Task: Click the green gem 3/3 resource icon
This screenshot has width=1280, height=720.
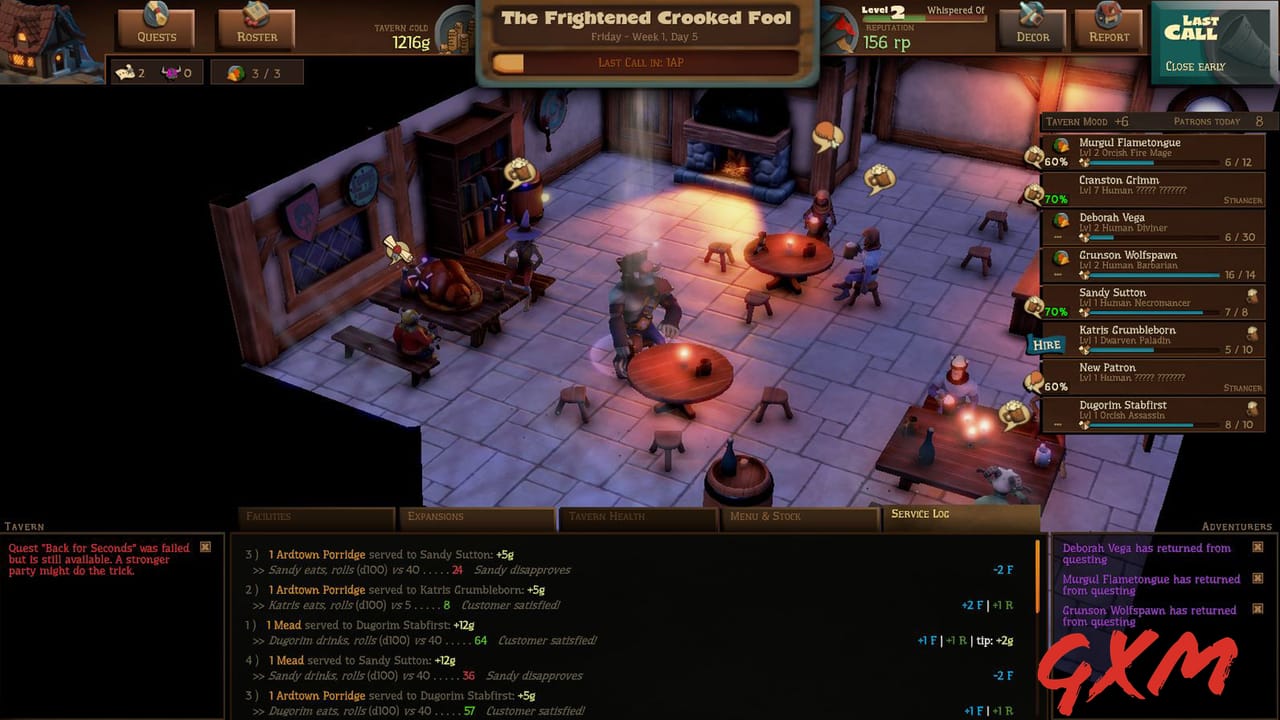Action: [x=236, y=72]
